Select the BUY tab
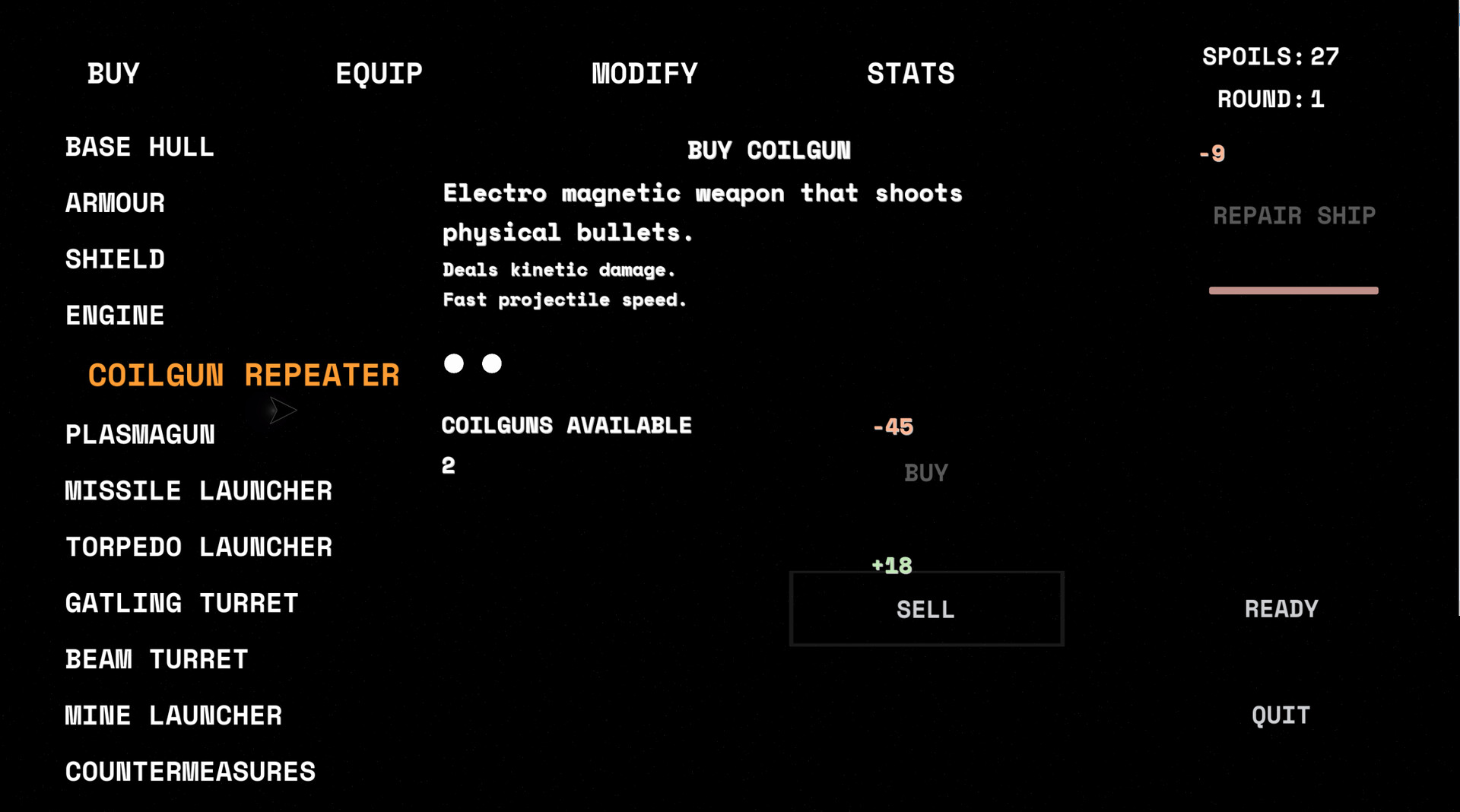Viewport: 1460px width, 812px height. coord(113,73)
